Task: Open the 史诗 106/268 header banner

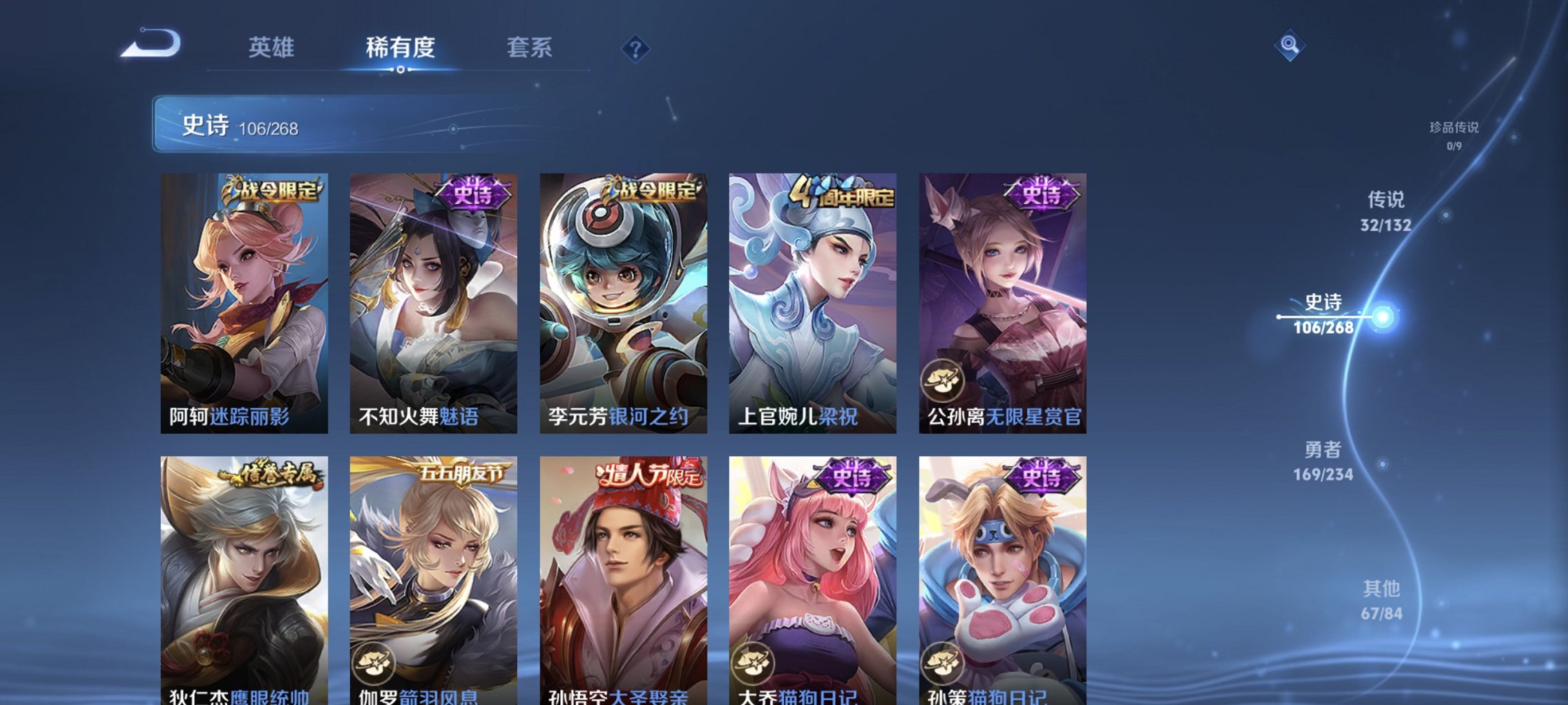Action: (x=242, y=126)
